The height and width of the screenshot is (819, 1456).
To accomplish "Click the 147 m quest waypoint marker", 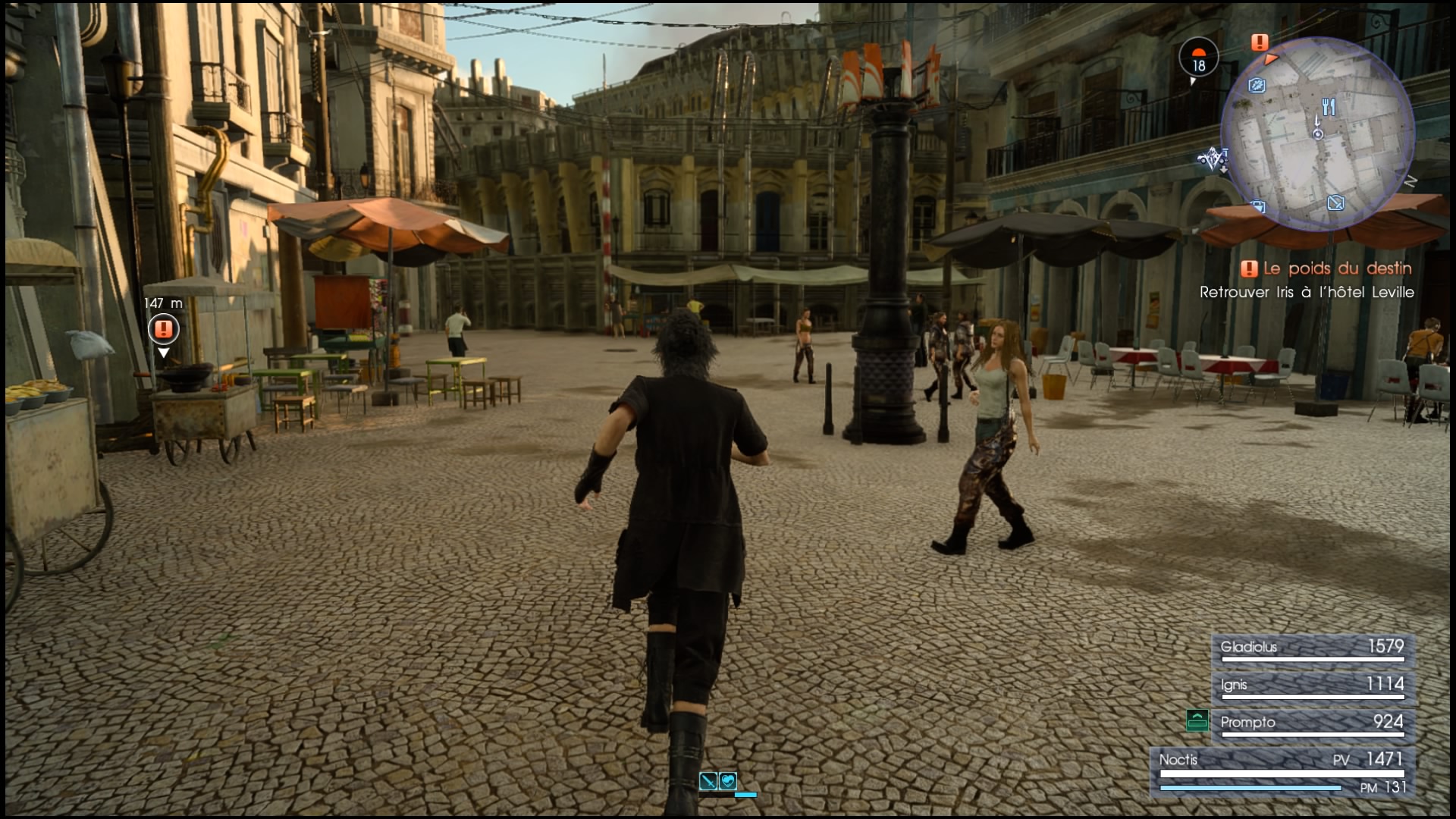I will coord(163,329).
